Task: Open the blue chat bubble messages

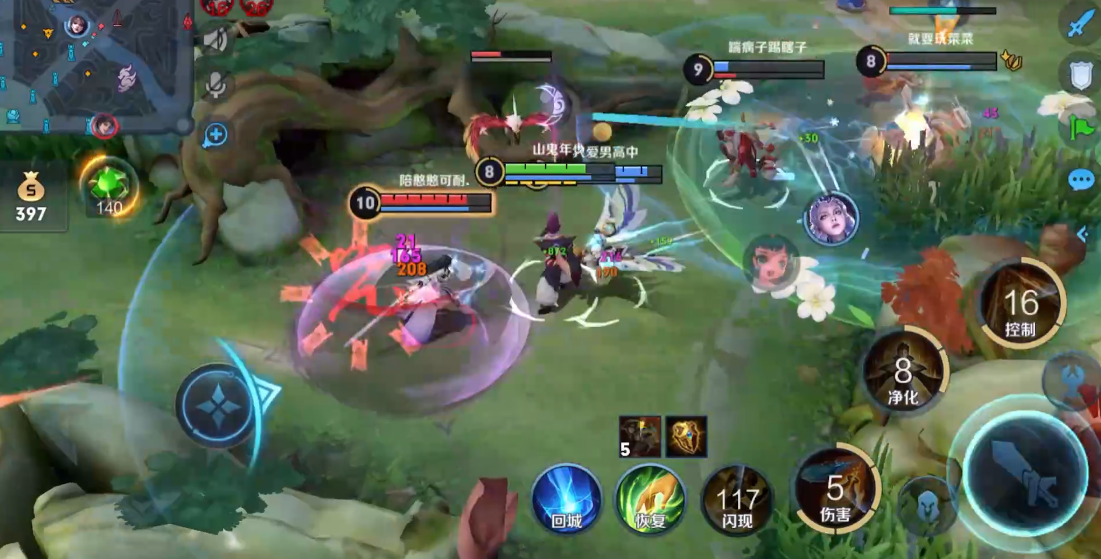Action: (x=1081, y=181)
